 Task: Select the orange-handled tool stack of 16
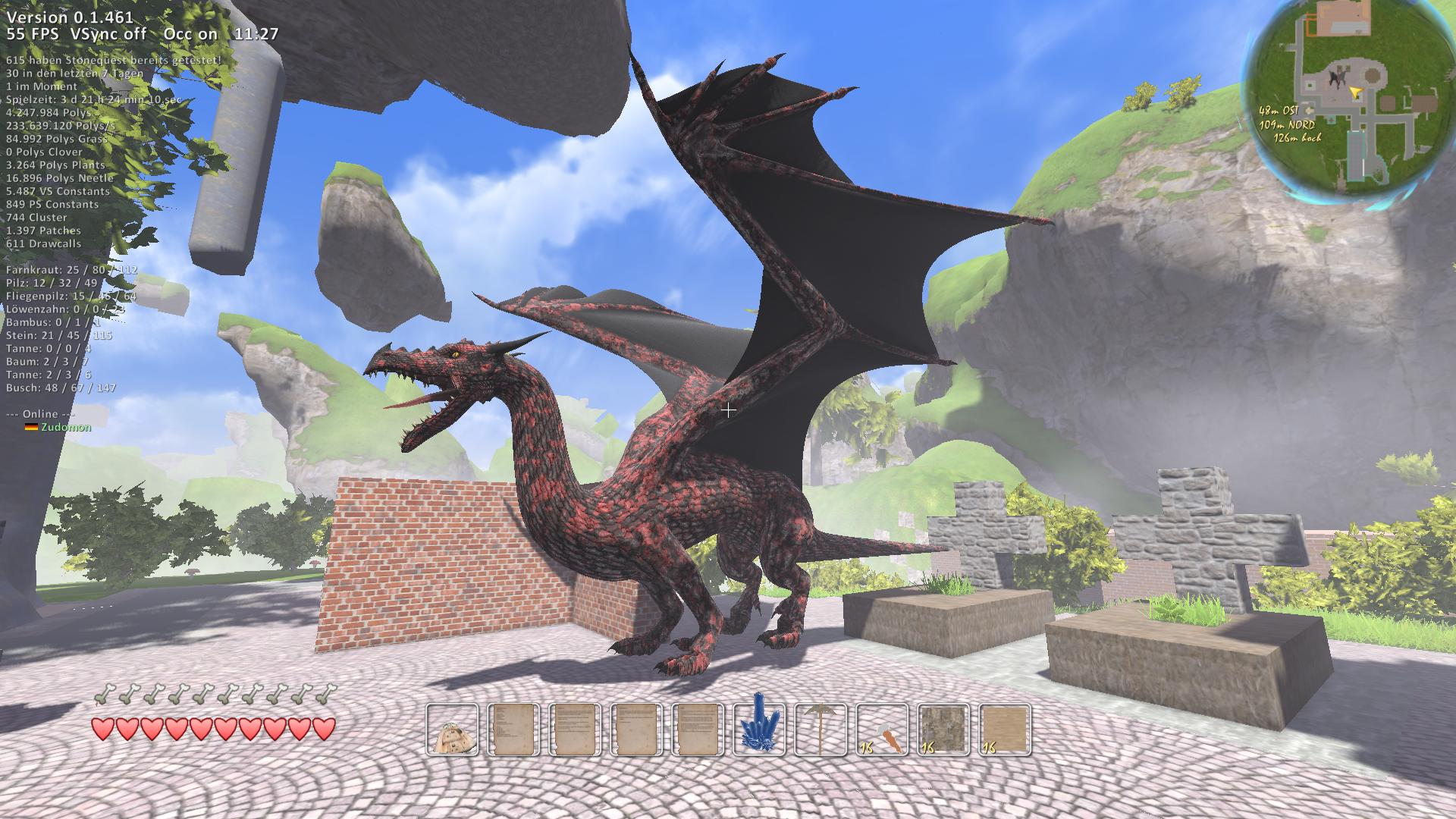(x=883, y=730)
